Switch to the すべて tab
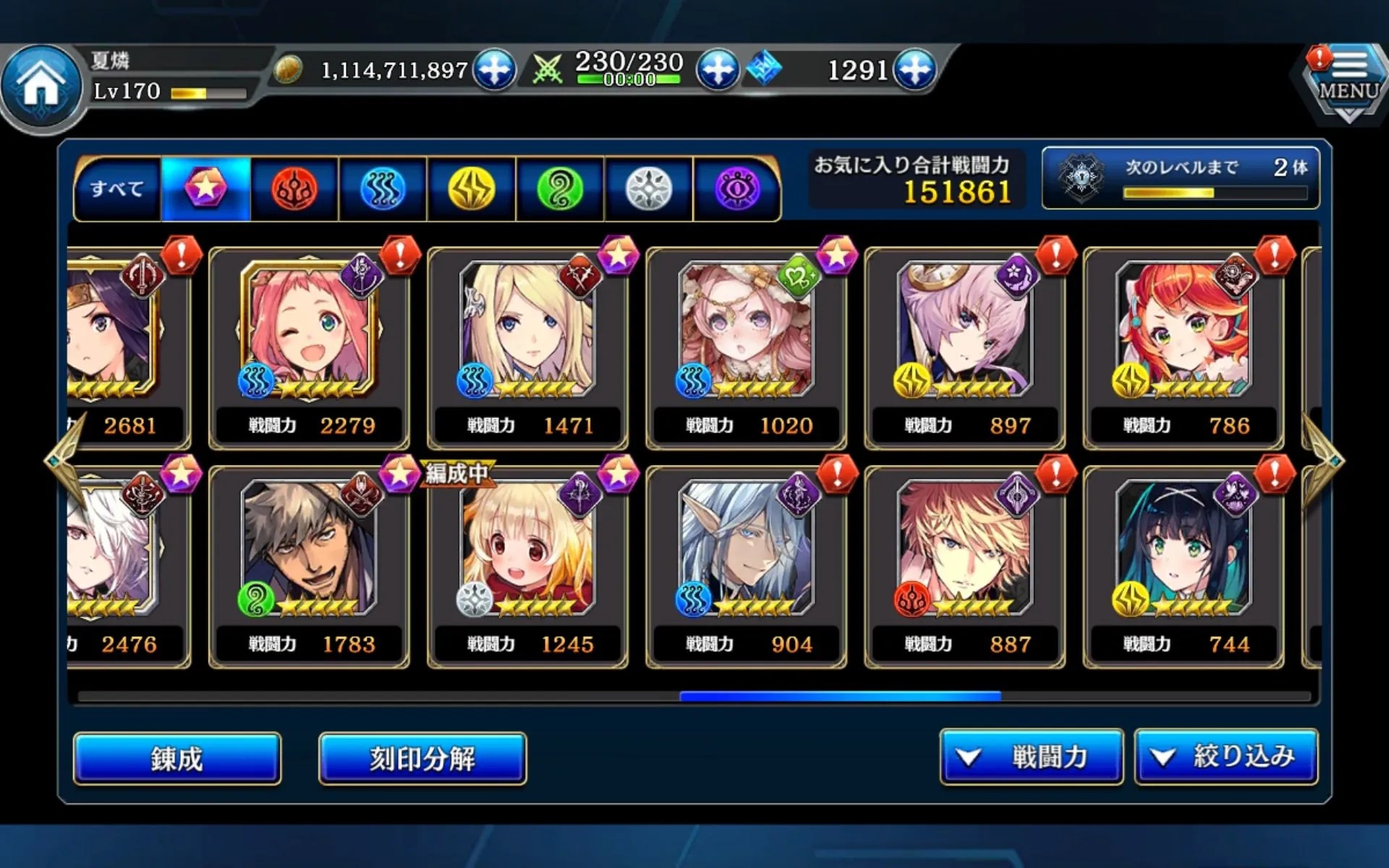Screen dimensions: 1389x868 [117, 189]
